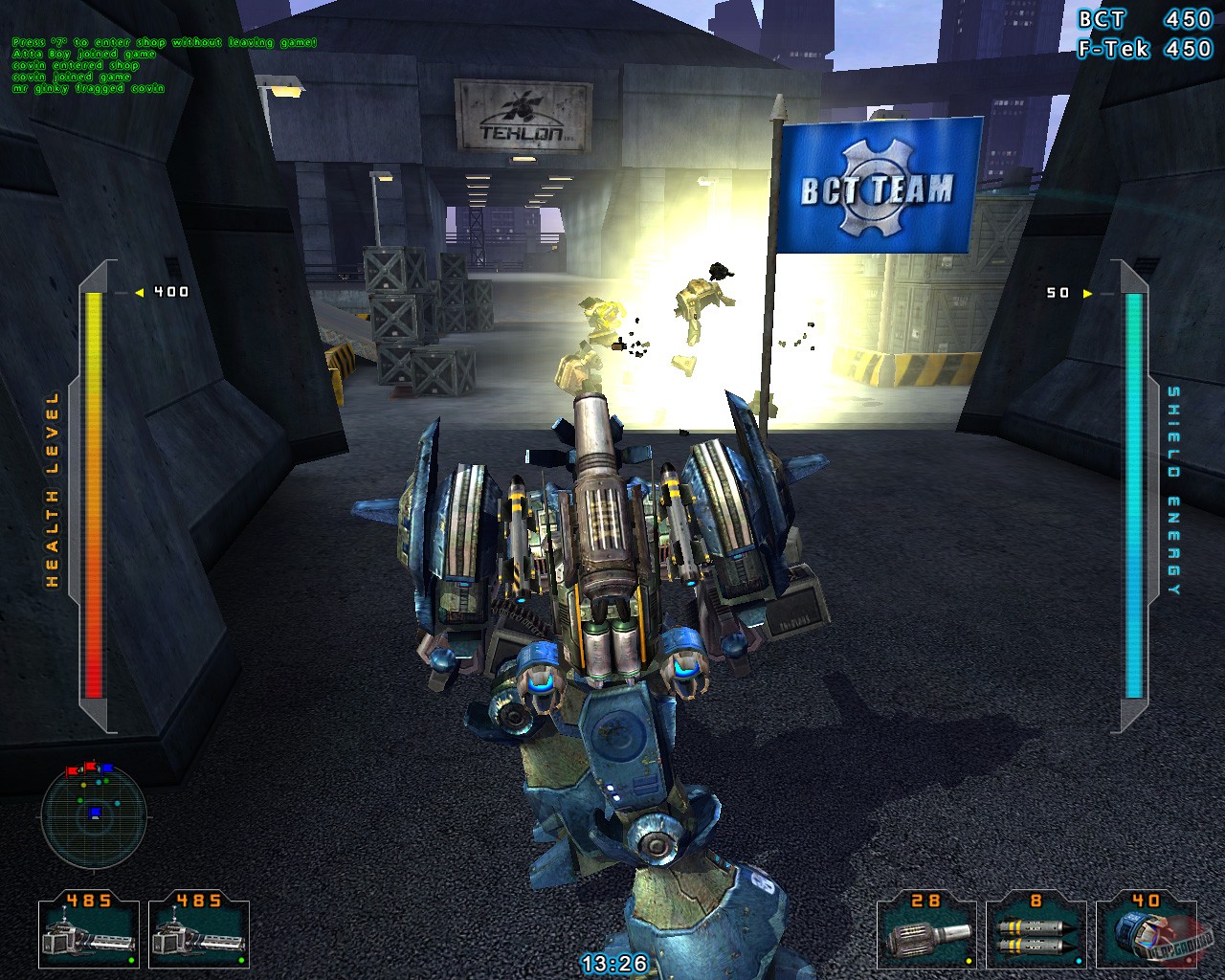Toggle the yellow indicator on shell ammo slot

pos(969,962)
